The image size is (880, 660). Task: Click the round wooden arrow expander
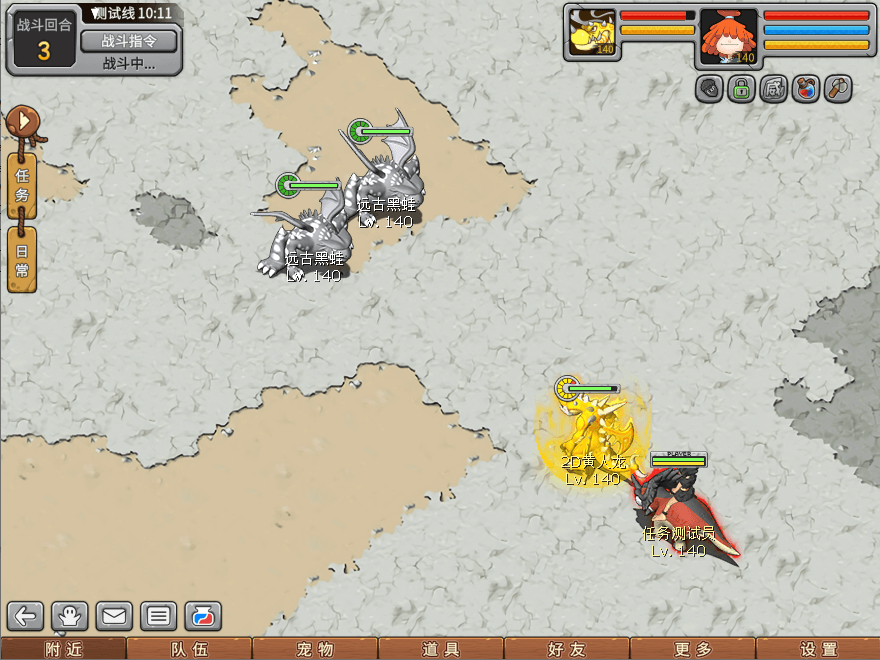pyautogui.click(x=22, y=124)
